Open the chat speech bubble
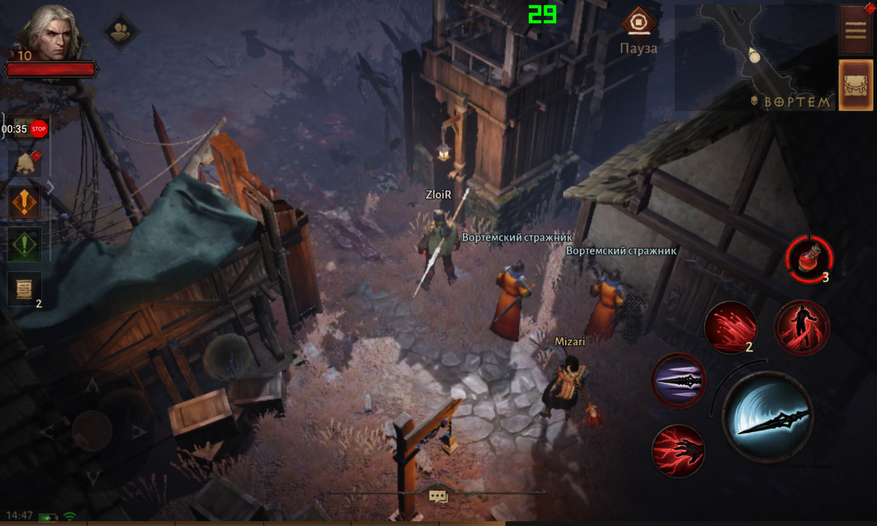Viewport: 877px width, 526px height. [x=438, y=495]
